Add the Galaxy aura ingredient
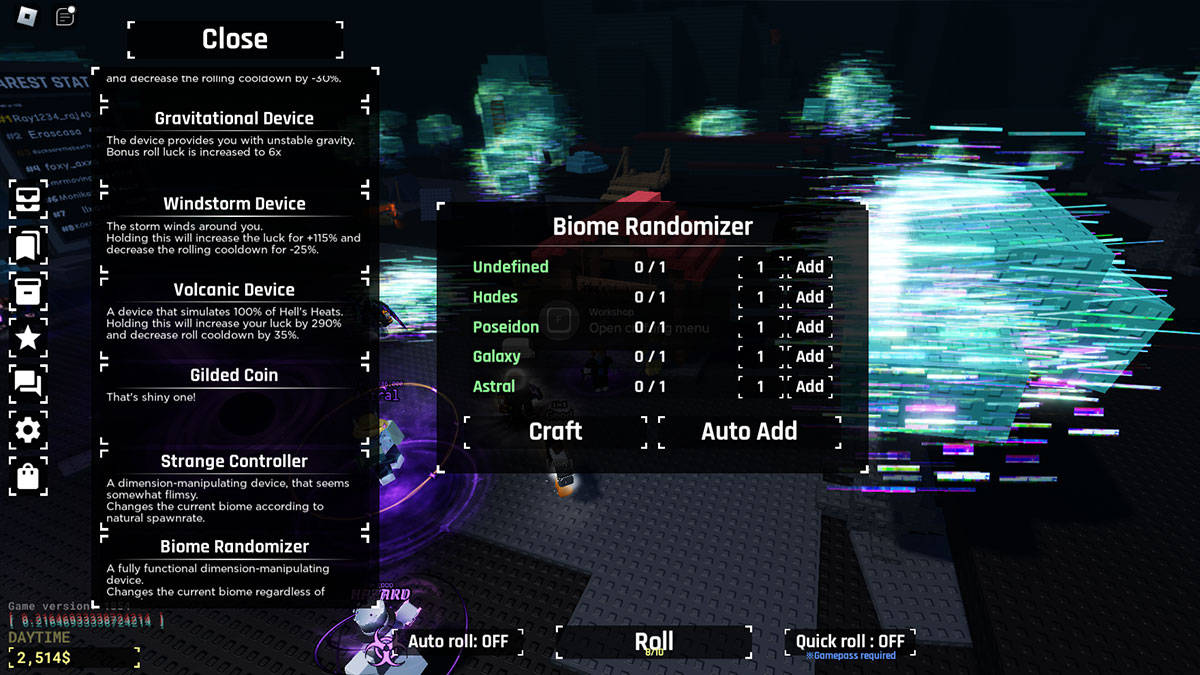 (810, 356)
